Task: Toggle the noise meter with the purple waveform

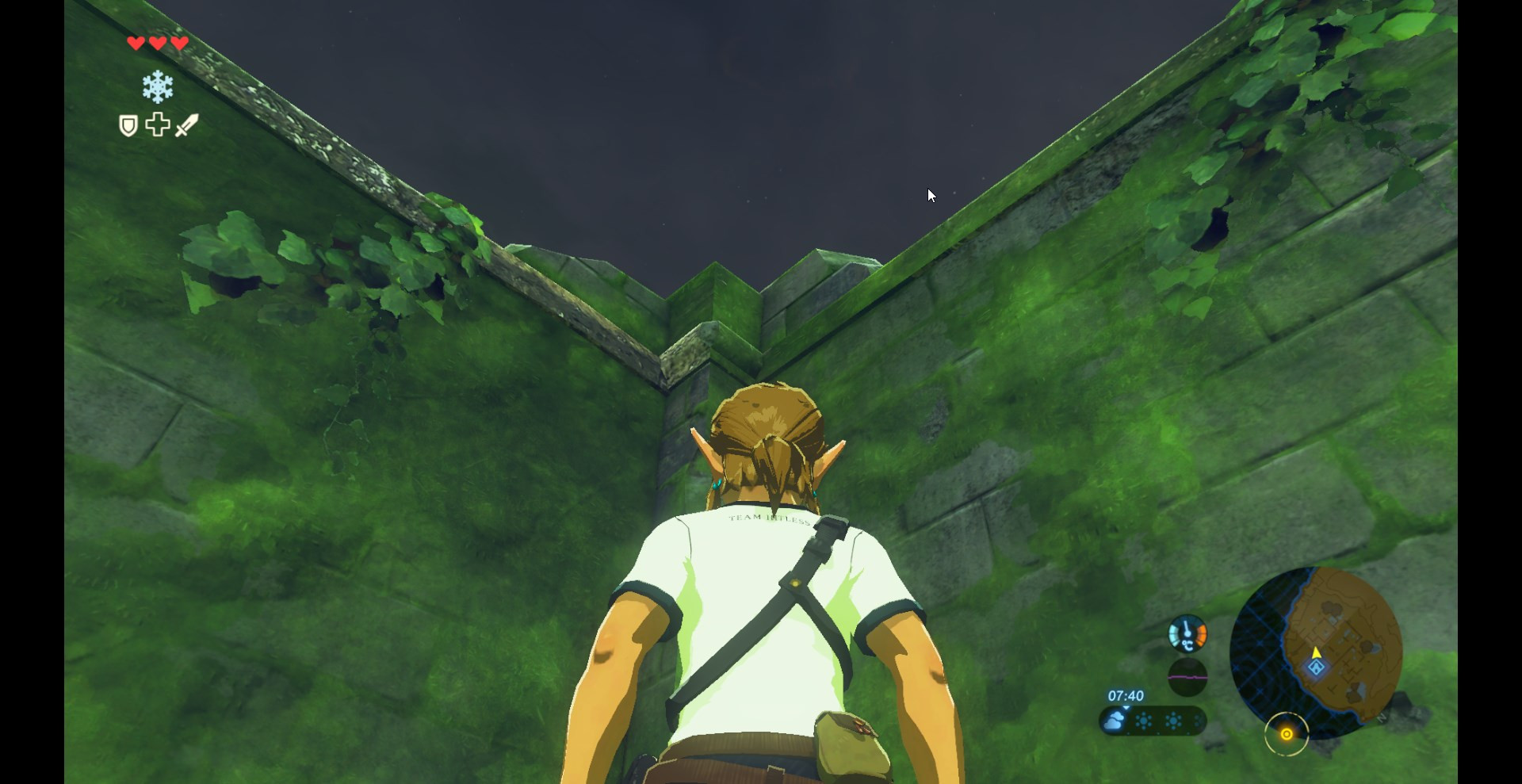Action: [1188, 676]
